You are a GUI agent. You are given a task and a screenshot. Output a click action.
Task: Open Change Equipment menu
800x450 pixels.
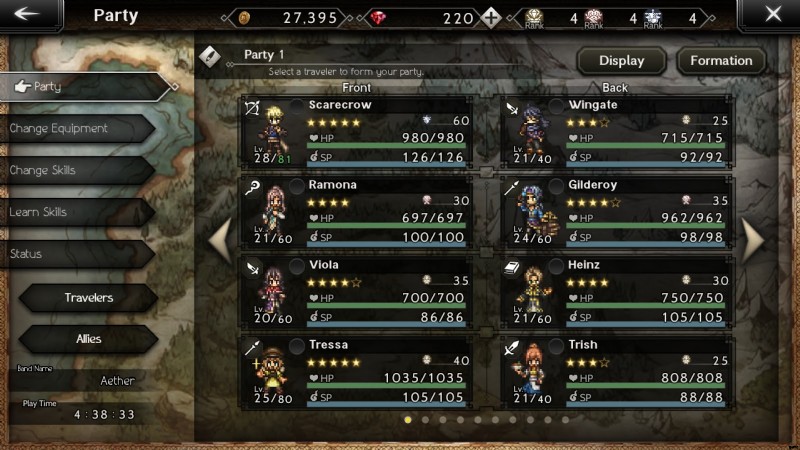point(75,129)
